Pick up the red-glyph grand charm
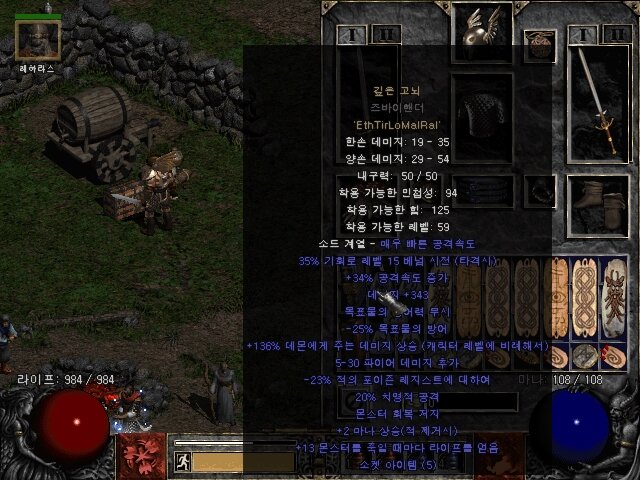This screenshot has height=480, width=640. 611,298
